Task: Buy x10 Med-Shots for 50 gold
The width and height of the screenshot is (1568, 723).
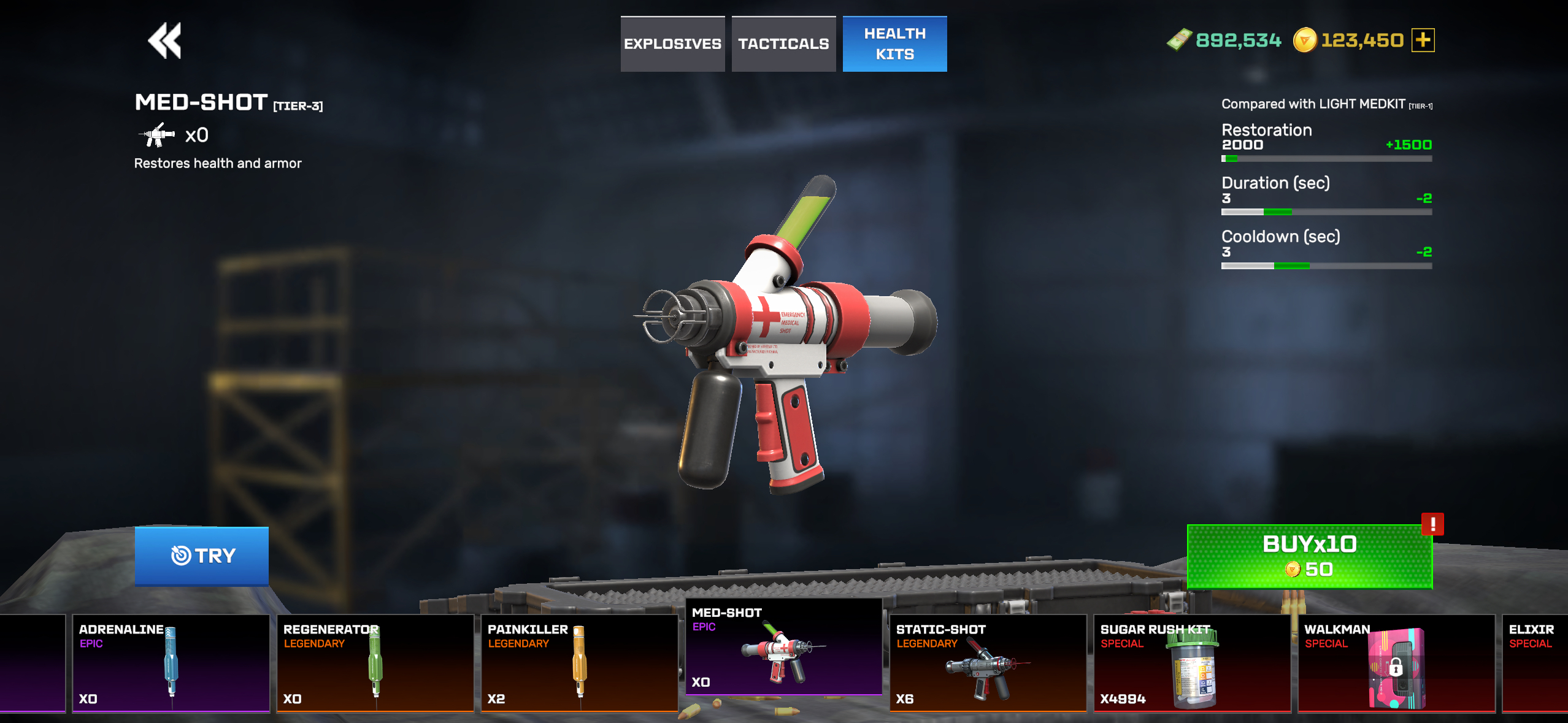Action: pos(1309,556)
